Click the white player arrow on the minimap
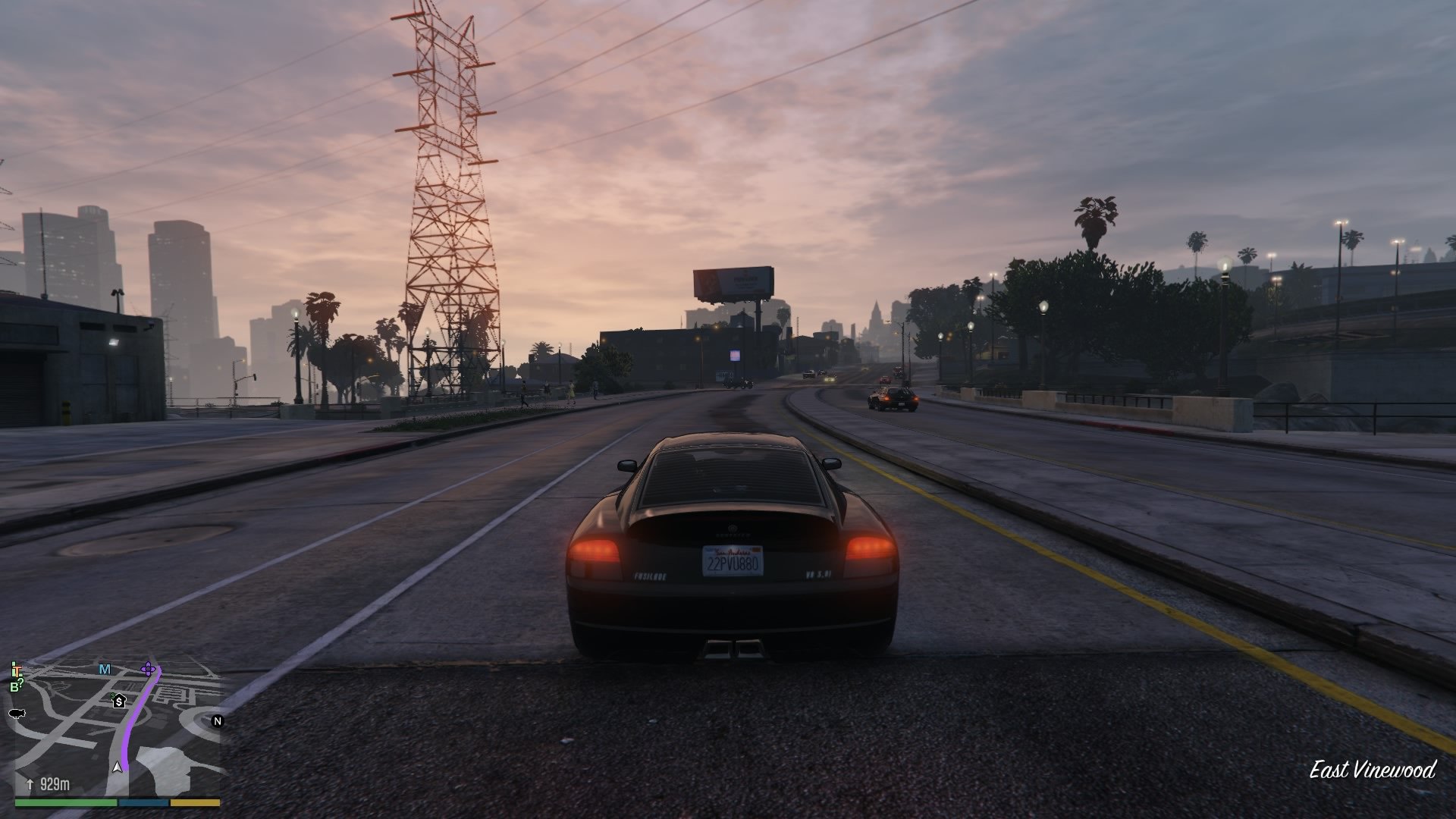1456x819 pixels. pyautogui.click(x=117, y=767)
